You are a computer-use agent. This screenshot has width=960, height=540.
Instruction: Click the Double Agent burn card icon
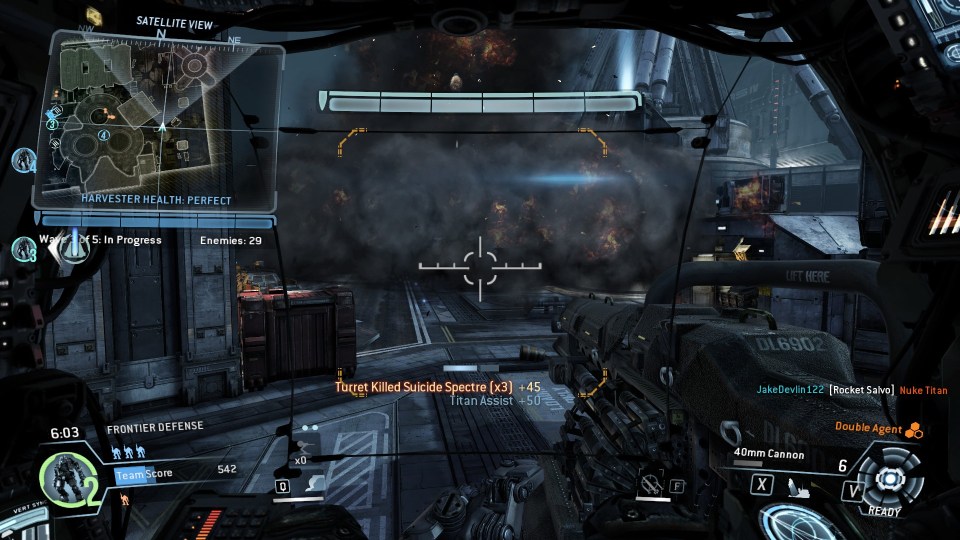click(913, 430)
